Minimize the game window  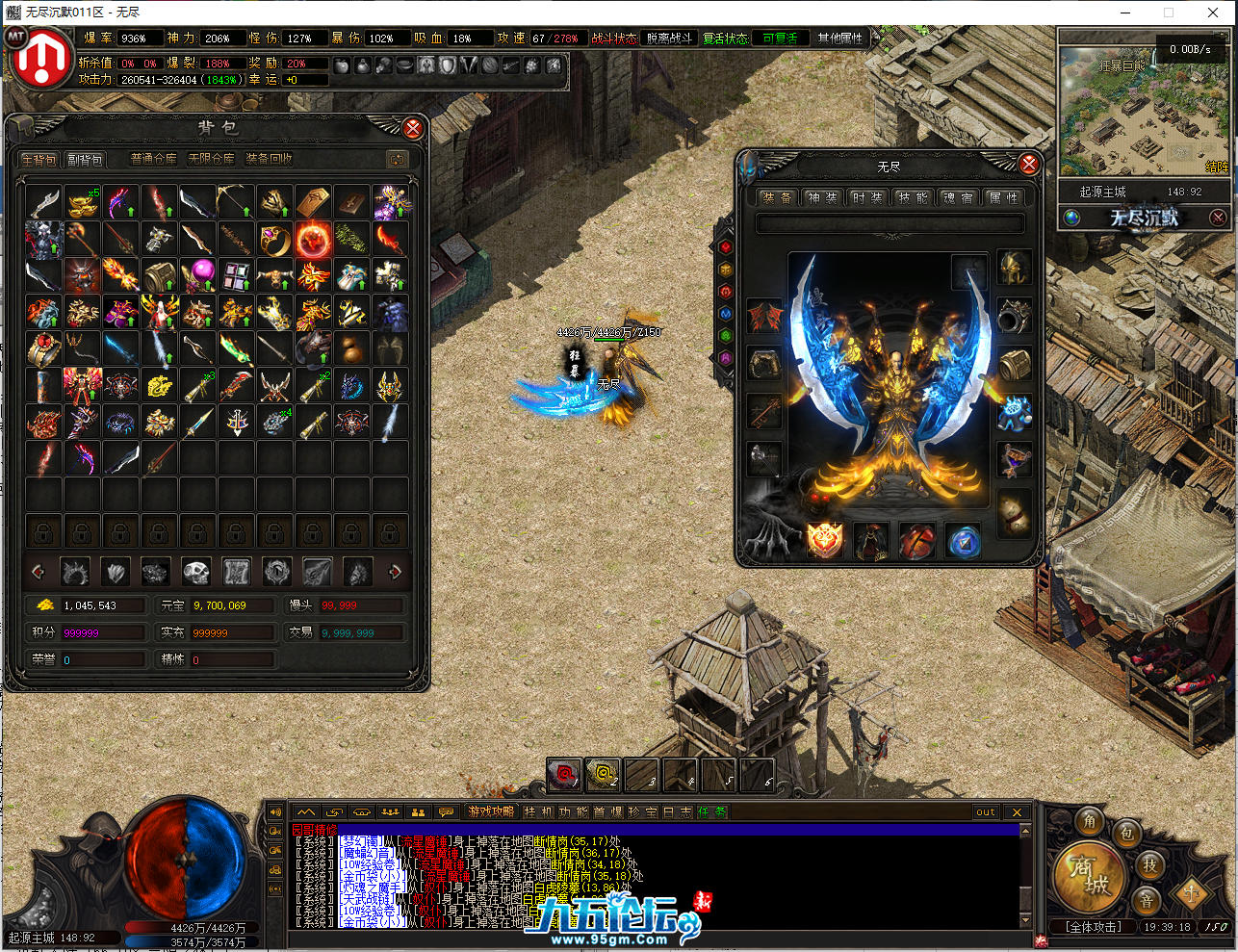point(1125,13)
